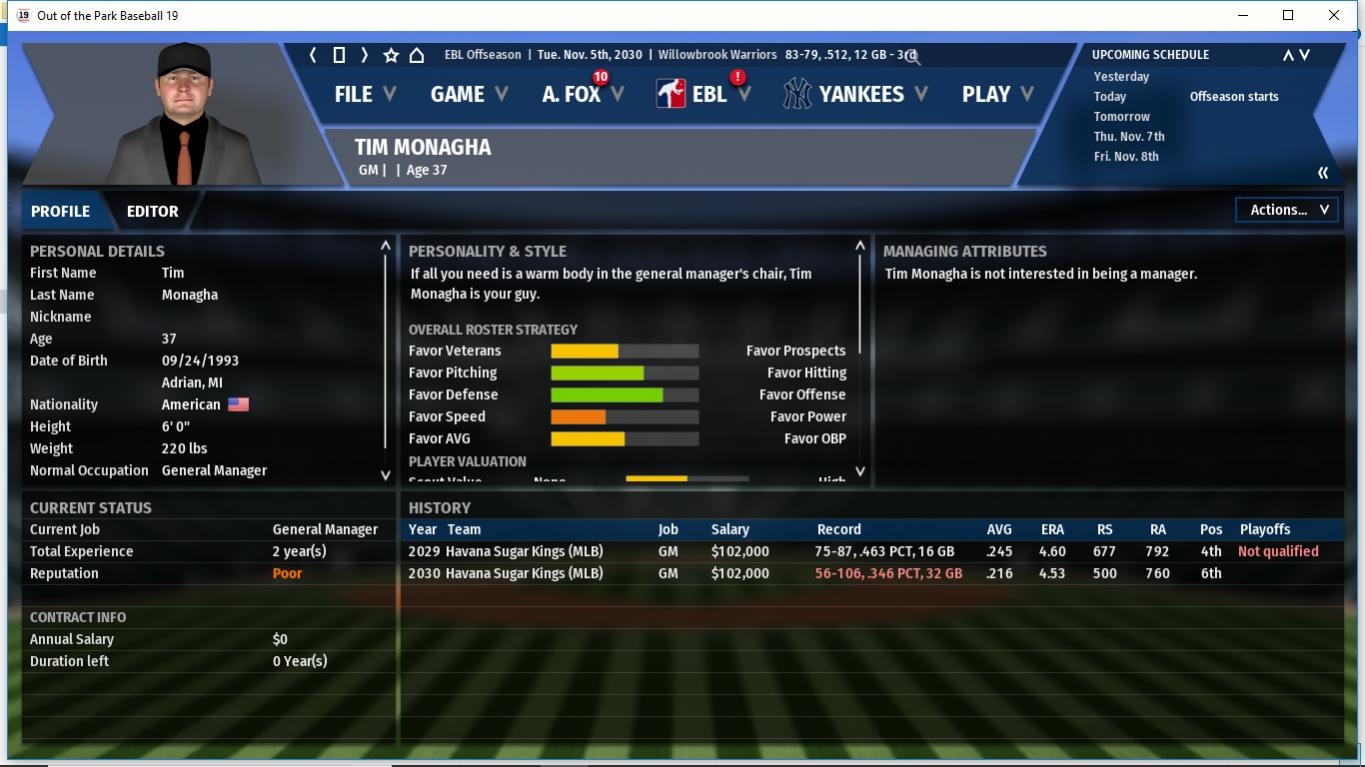Screen dimensions: 1365x767
Task: Move the schedule up with the arrow
Action: pos(1288,55)
